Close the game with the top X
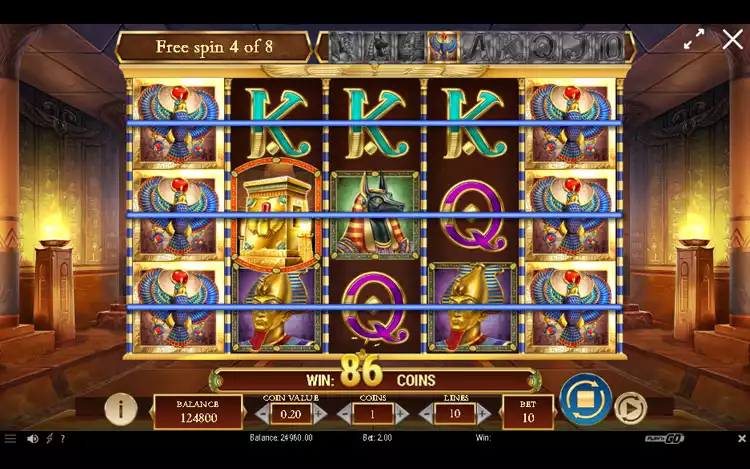 tap(732, 39)
